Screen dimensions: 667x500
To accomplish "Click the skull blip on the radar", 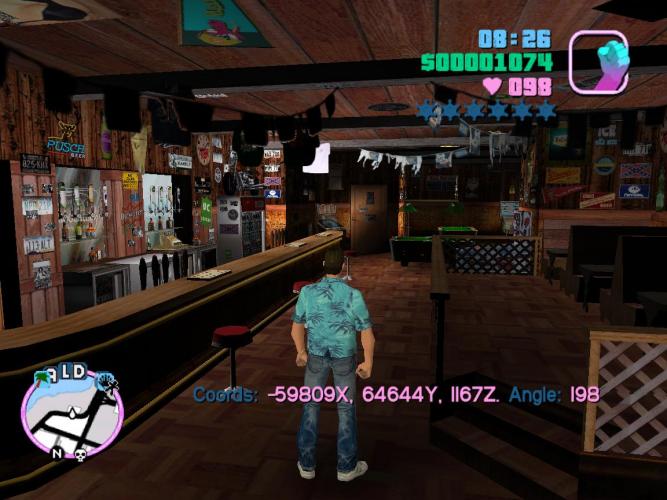I will [79, 455].
